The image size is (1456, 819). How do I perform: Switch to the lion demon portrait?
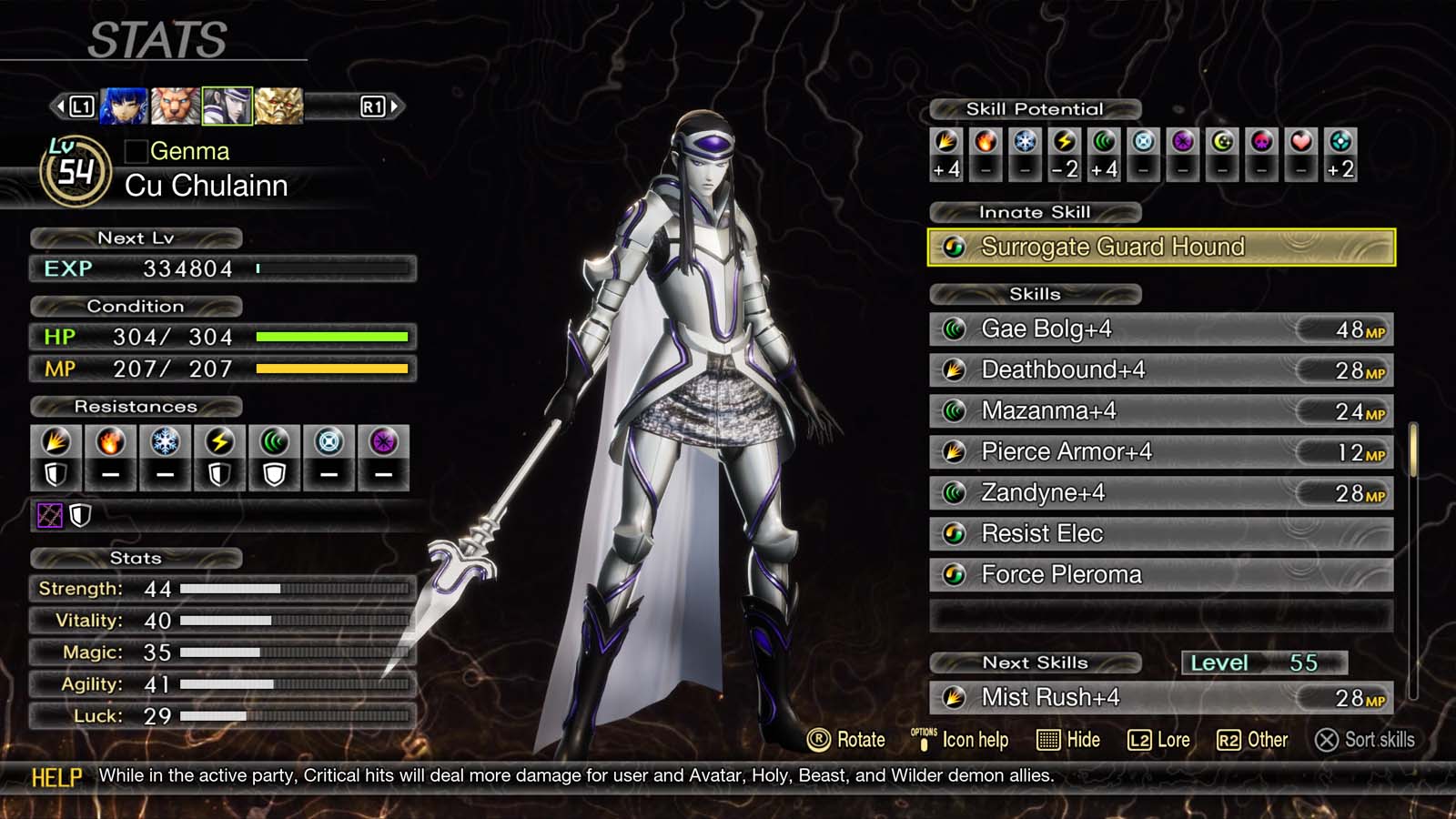click(x=175, y=106)
